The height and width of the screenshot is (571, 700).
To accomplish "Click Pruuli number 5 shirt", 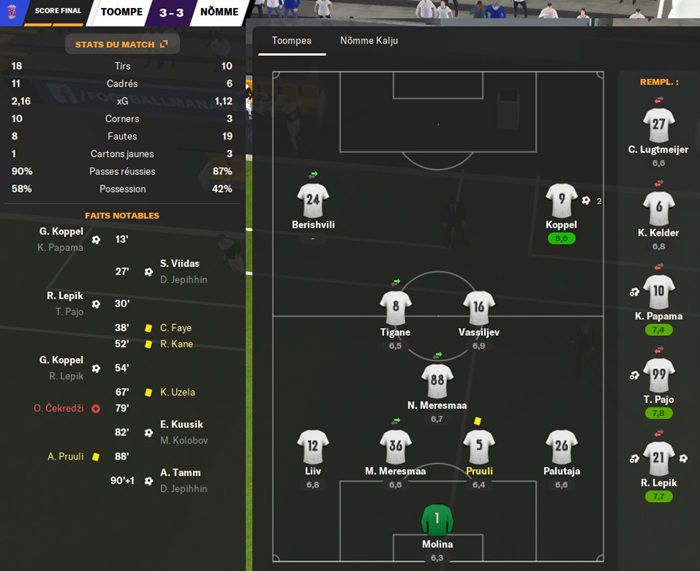I will tap(479, 447).
